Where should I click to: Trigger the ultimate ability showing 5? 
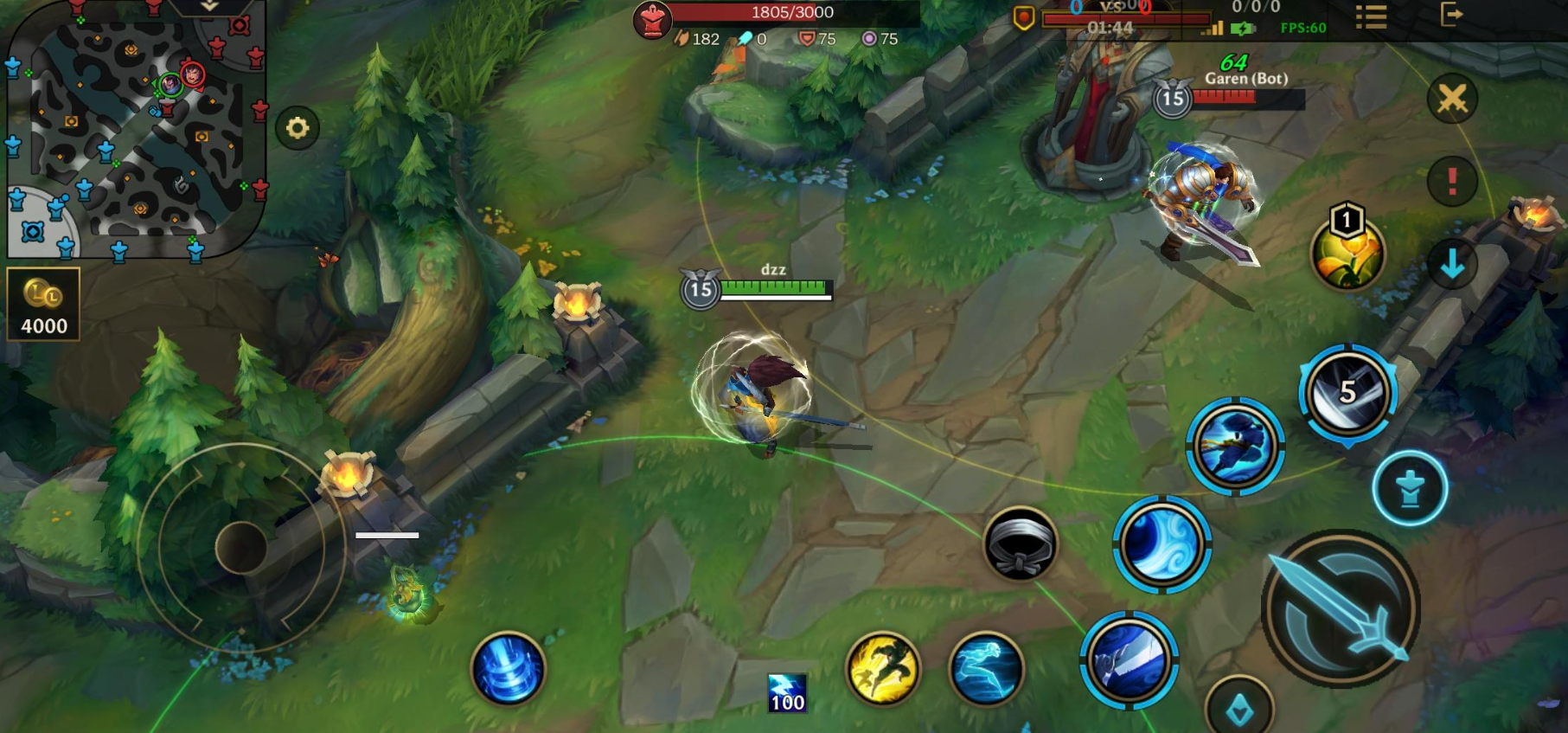pos(1347,393)
